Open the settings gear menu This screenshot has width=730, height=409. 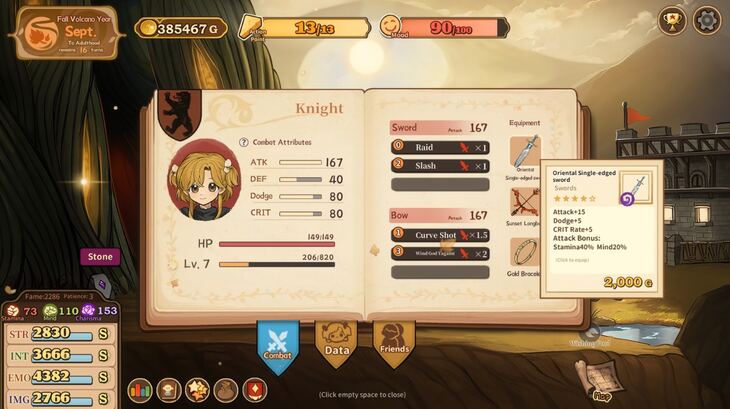[707, 20]
